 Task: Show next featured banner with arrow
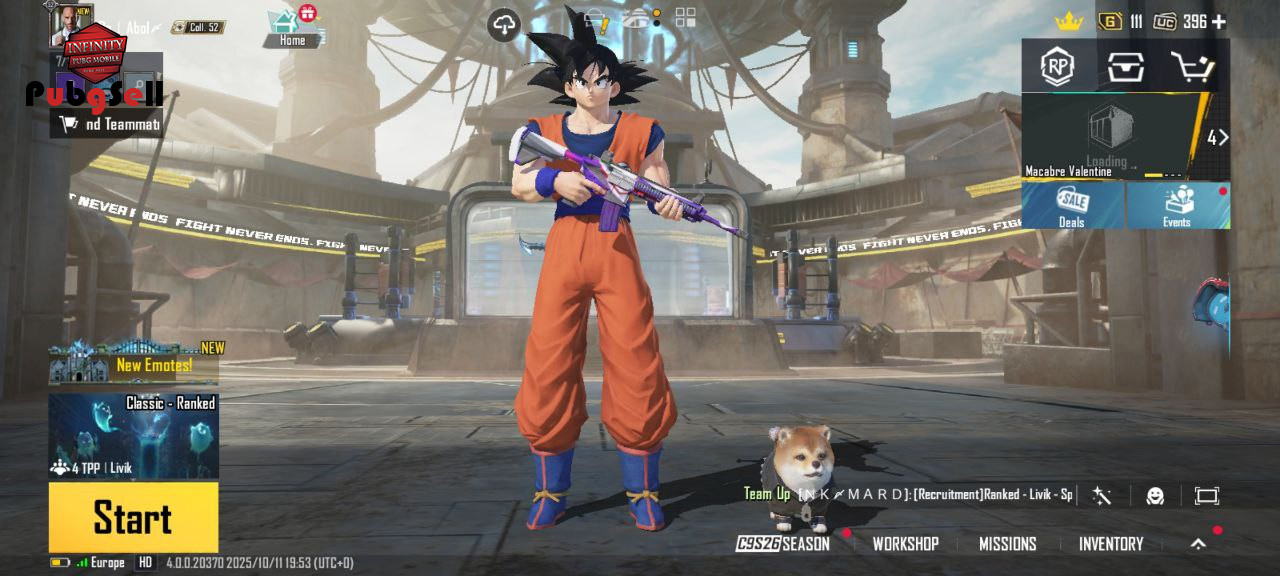tap(1217, 138)
